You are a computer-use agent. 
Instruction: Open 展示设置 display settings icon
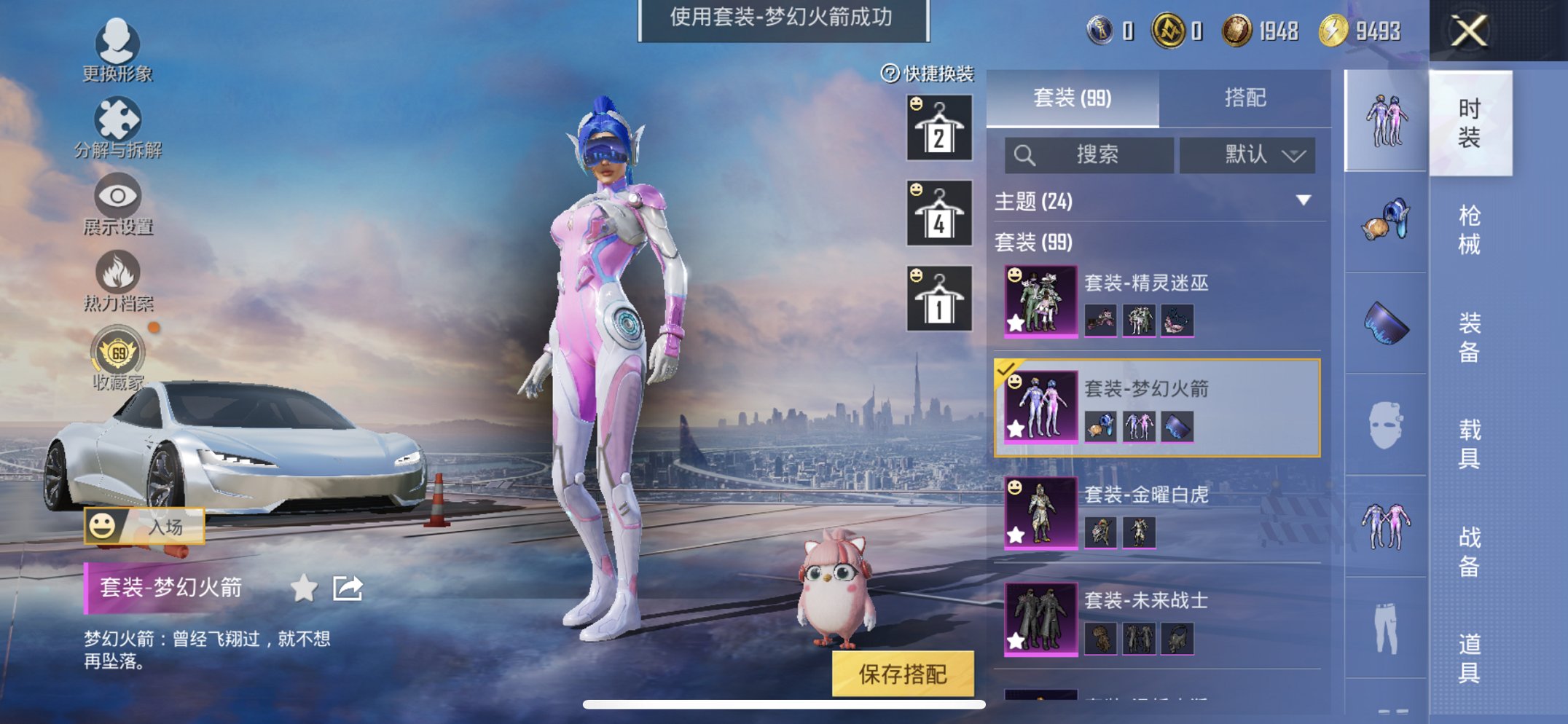117,195
